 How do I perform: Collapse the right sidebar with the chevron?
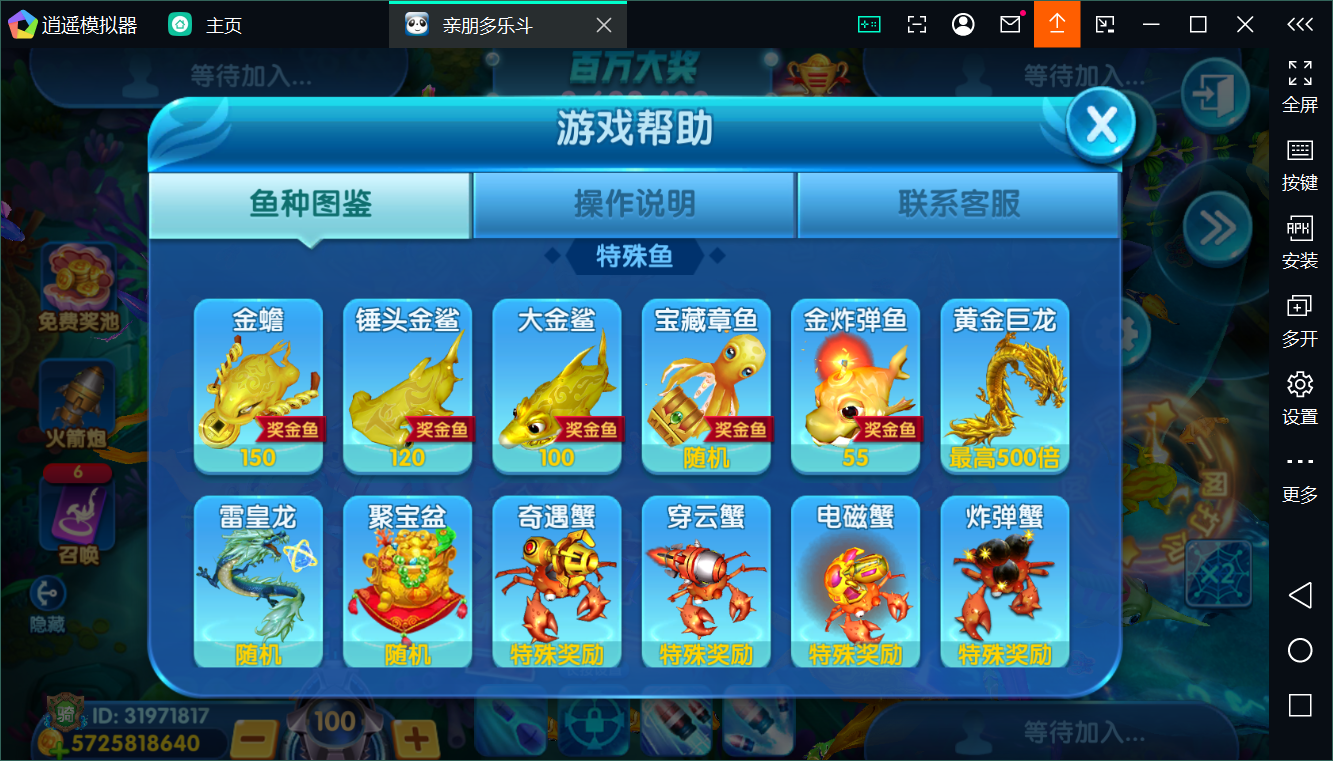coord(1299,23)
